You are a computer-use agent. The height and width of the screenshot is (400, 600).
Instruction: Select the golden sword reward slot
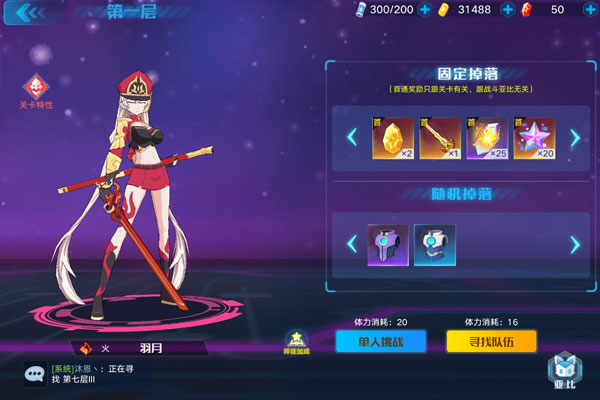(x=440, y=138)
